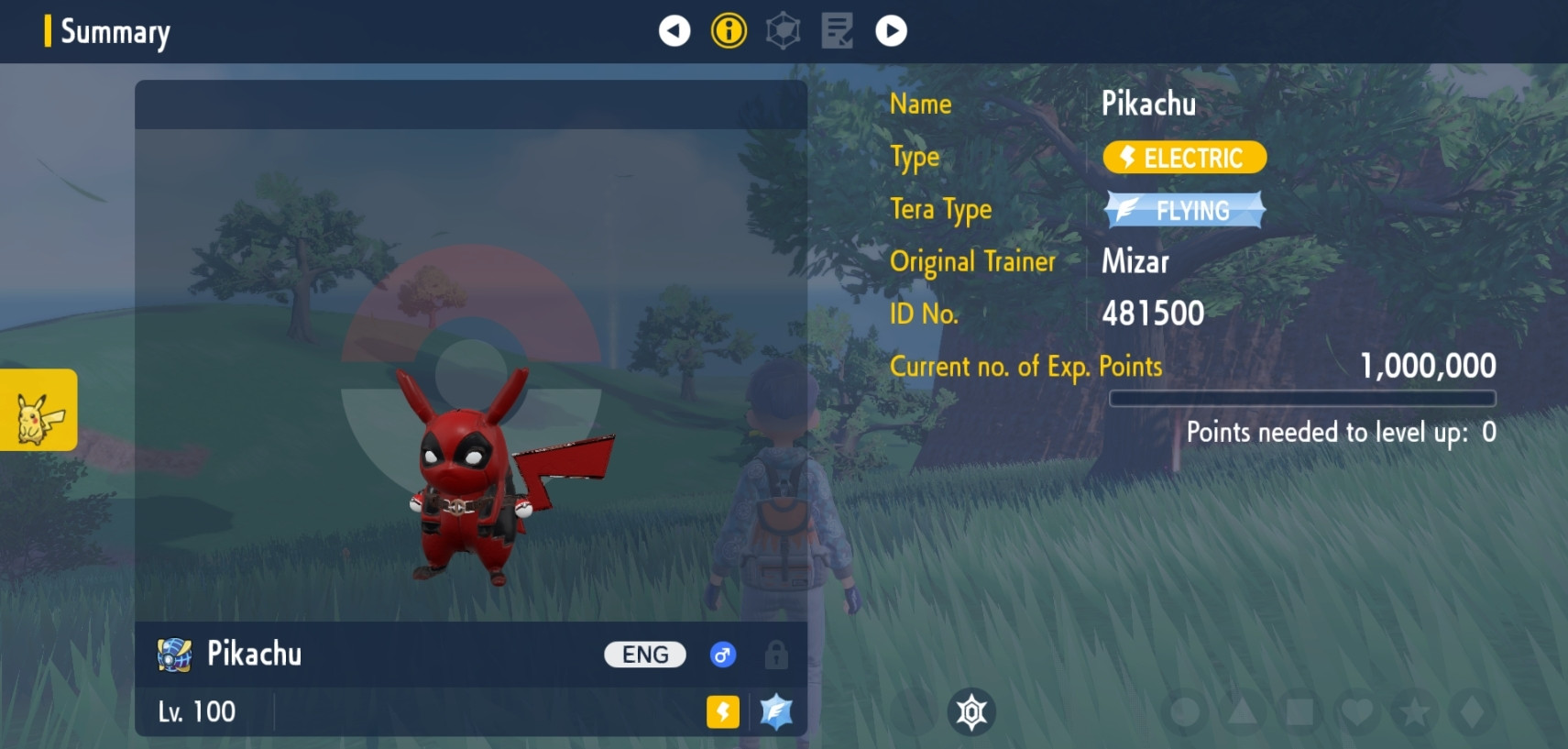Select the Tera gem icon at bottom center
Viewport: 1568px width, 749px height.
point(971,710)
